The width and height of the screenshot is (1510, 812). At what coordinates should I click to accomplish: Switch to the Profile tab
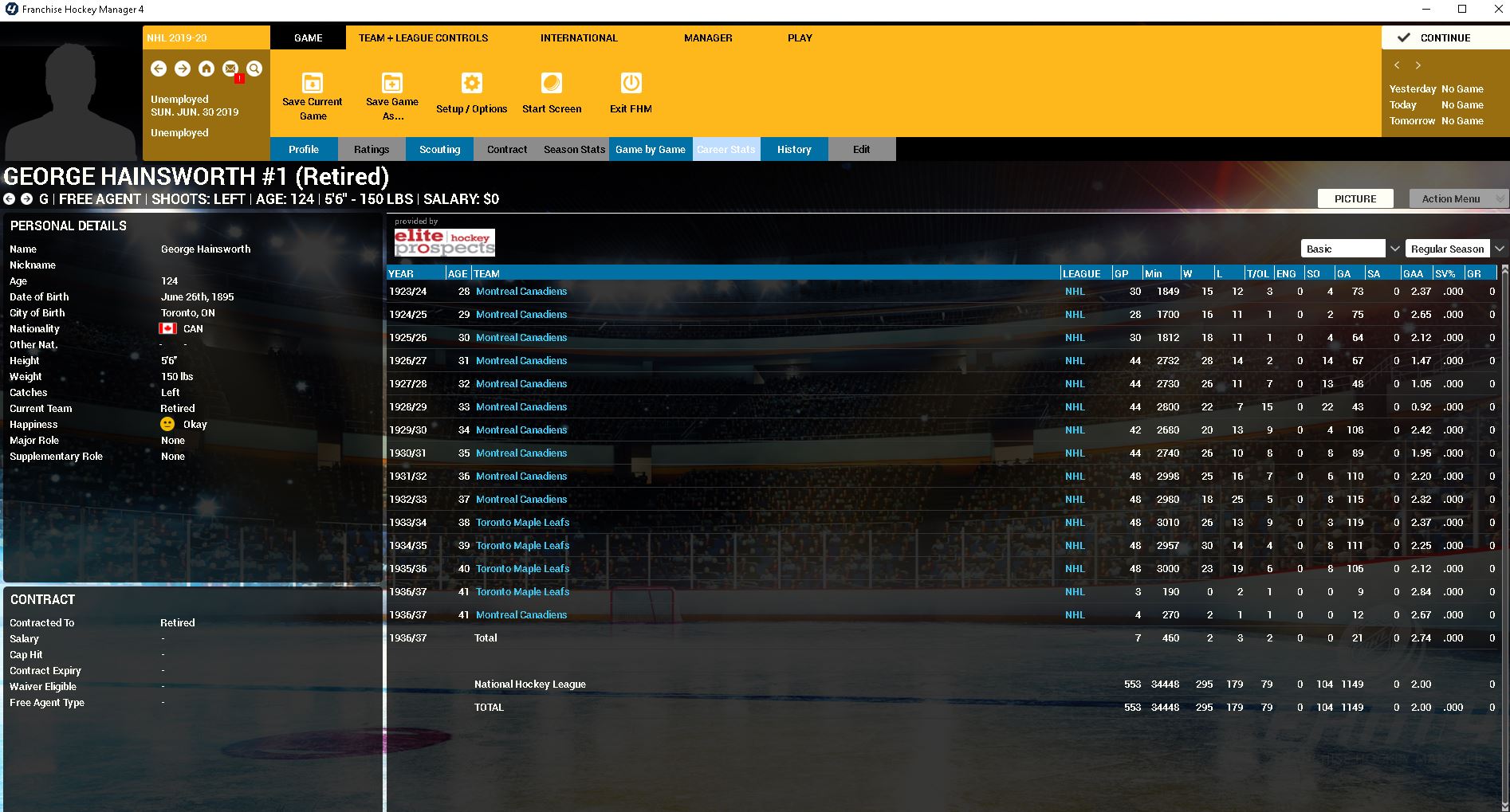coord(304,149)
